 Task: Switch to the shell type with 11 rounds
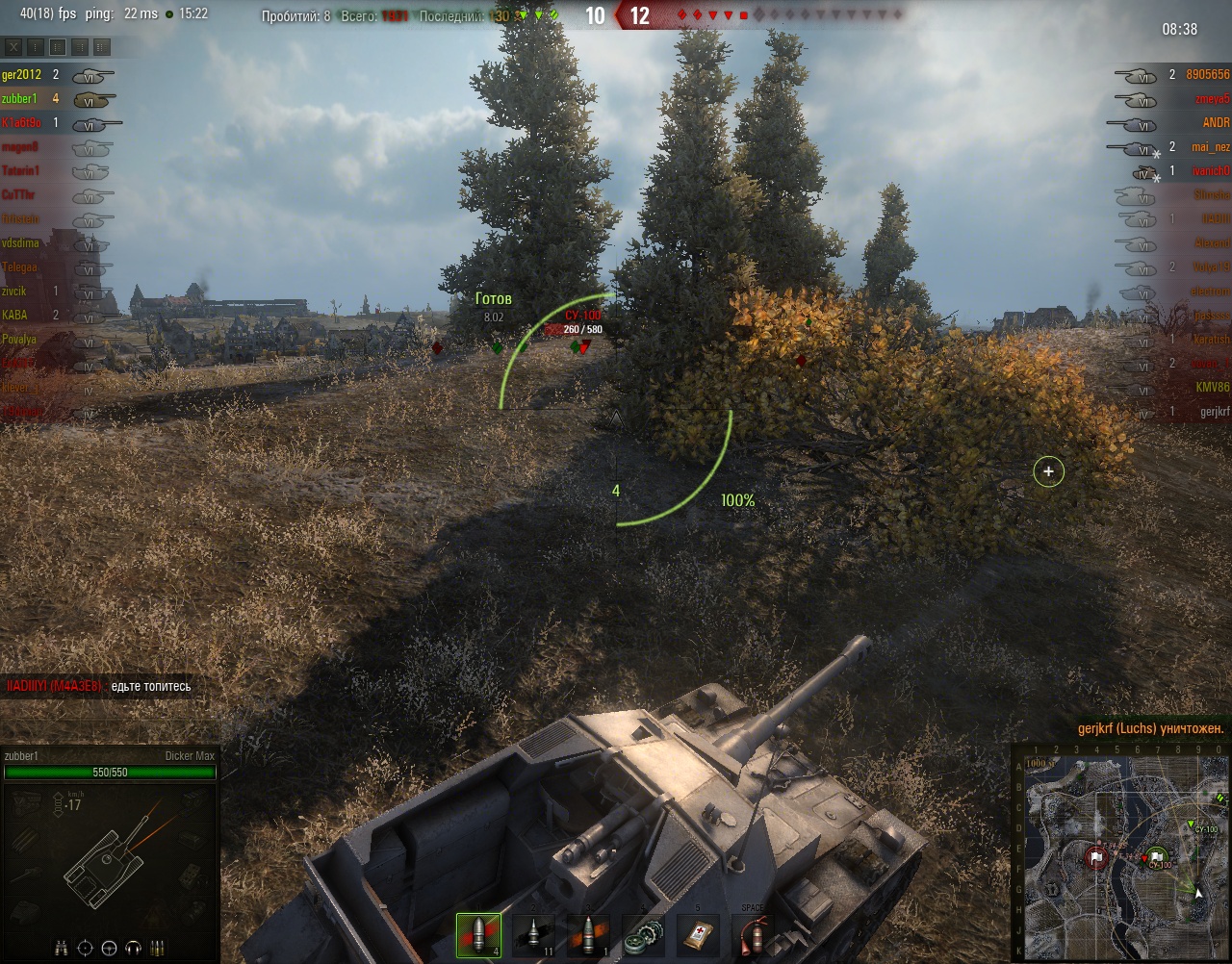coord(533,935)
